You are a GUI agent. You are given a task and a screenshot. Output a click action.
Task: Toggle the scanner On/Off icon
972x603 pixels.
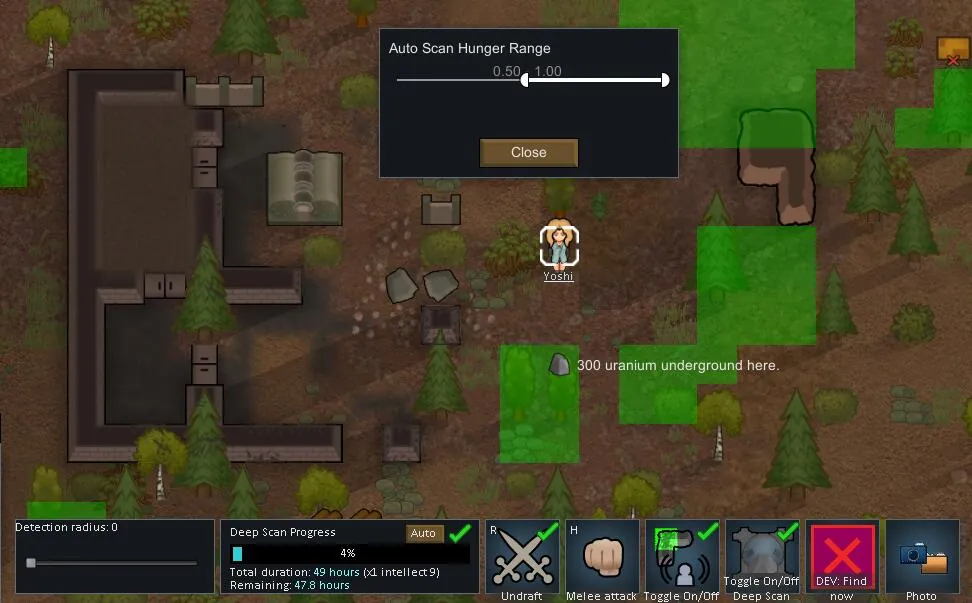point(682,556)
